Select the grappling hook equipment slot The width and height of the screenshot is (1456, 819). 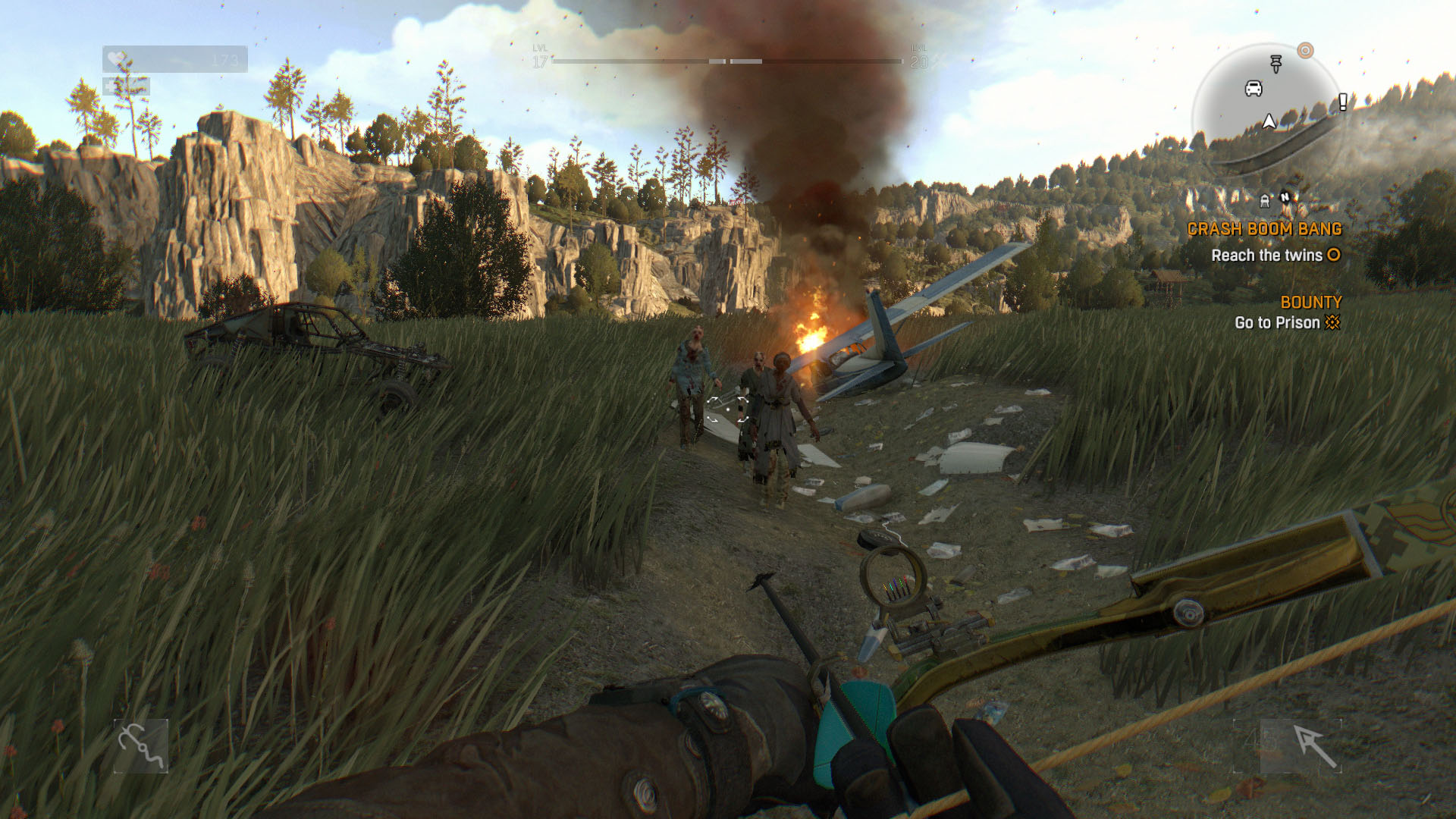pyautogui.click(x=141, y=746)
